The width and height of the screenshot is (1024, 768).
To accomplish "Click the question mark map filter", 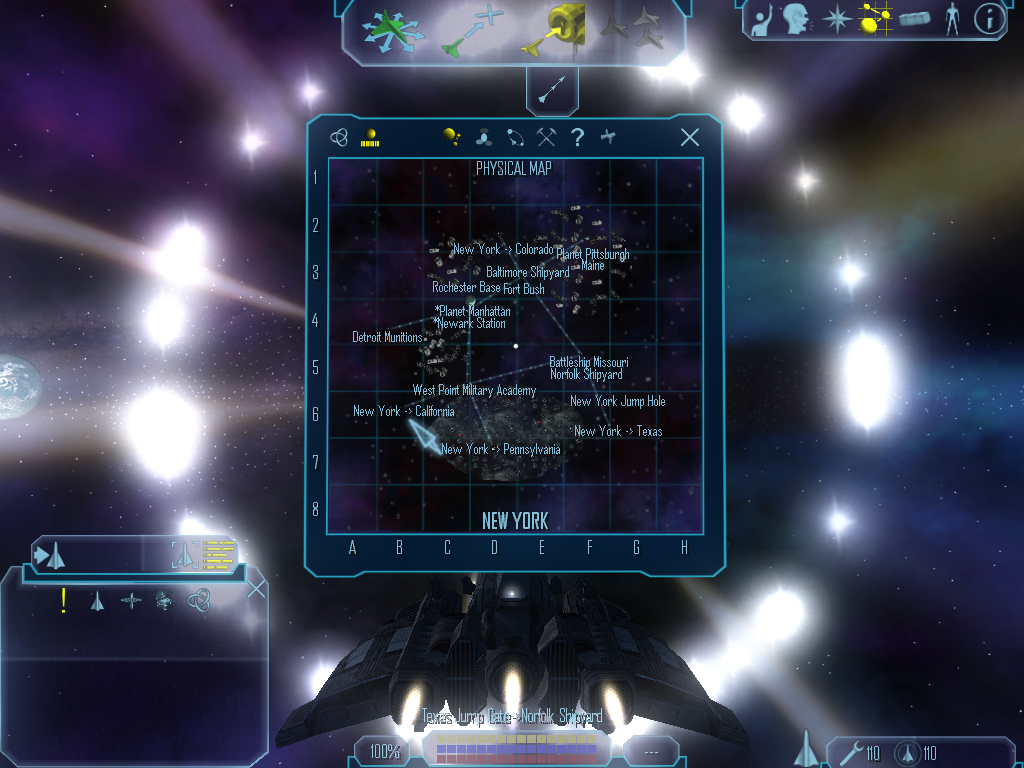I will click(577, 138).
